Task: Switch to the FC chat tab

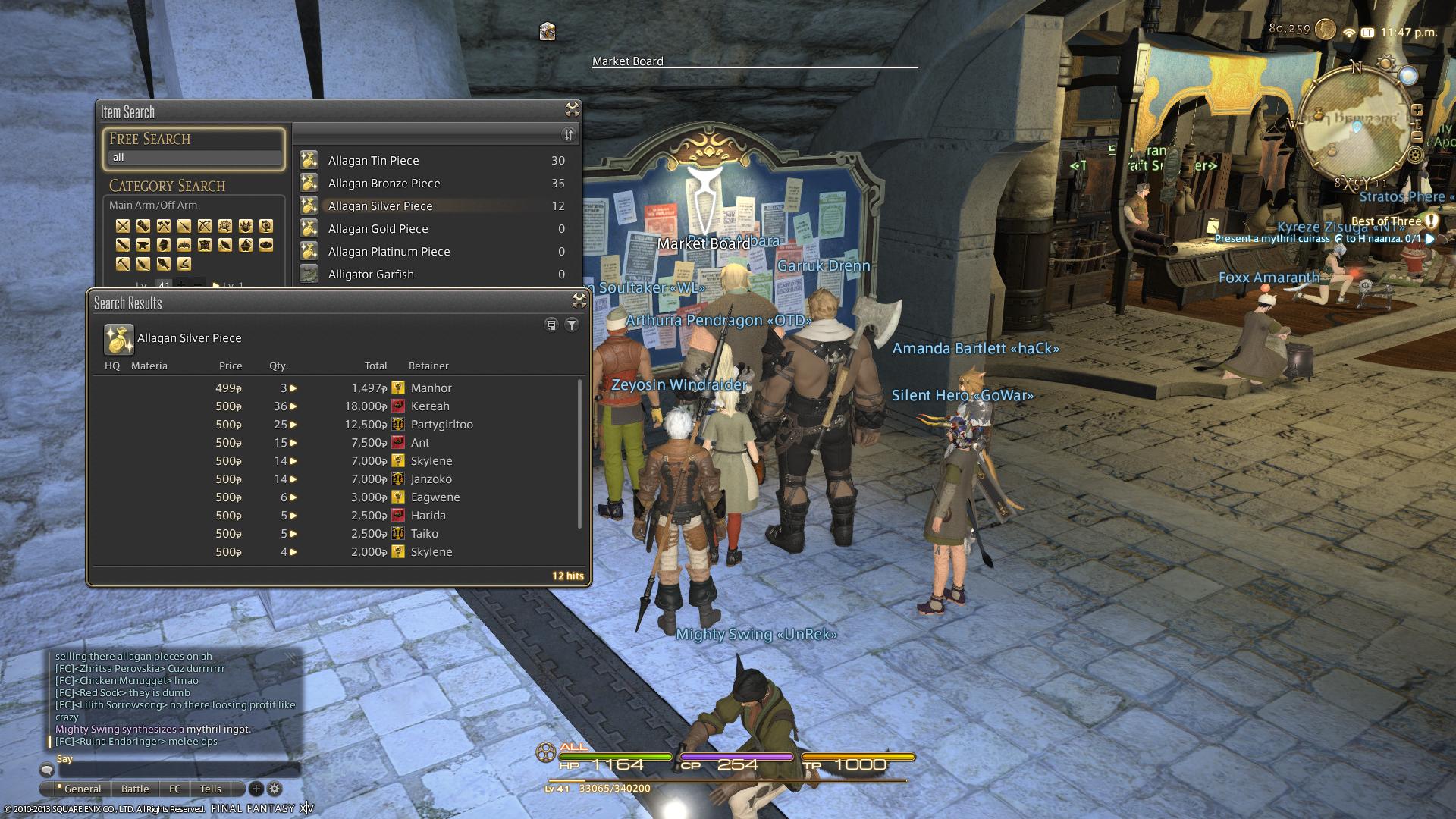Action: click(175, 789)
